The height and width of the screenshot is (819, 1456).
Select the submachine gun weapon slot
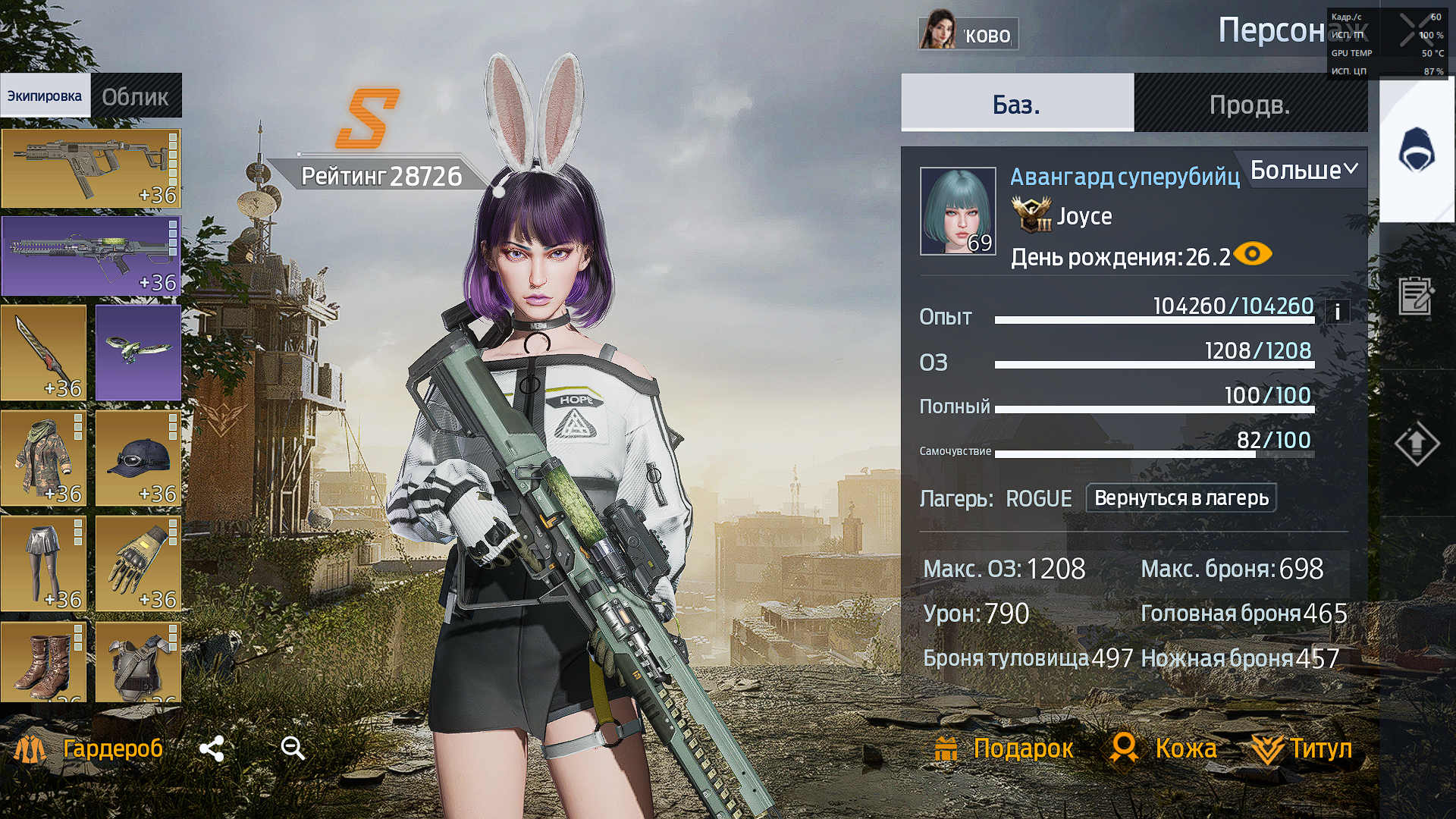(x=91, y=168)
